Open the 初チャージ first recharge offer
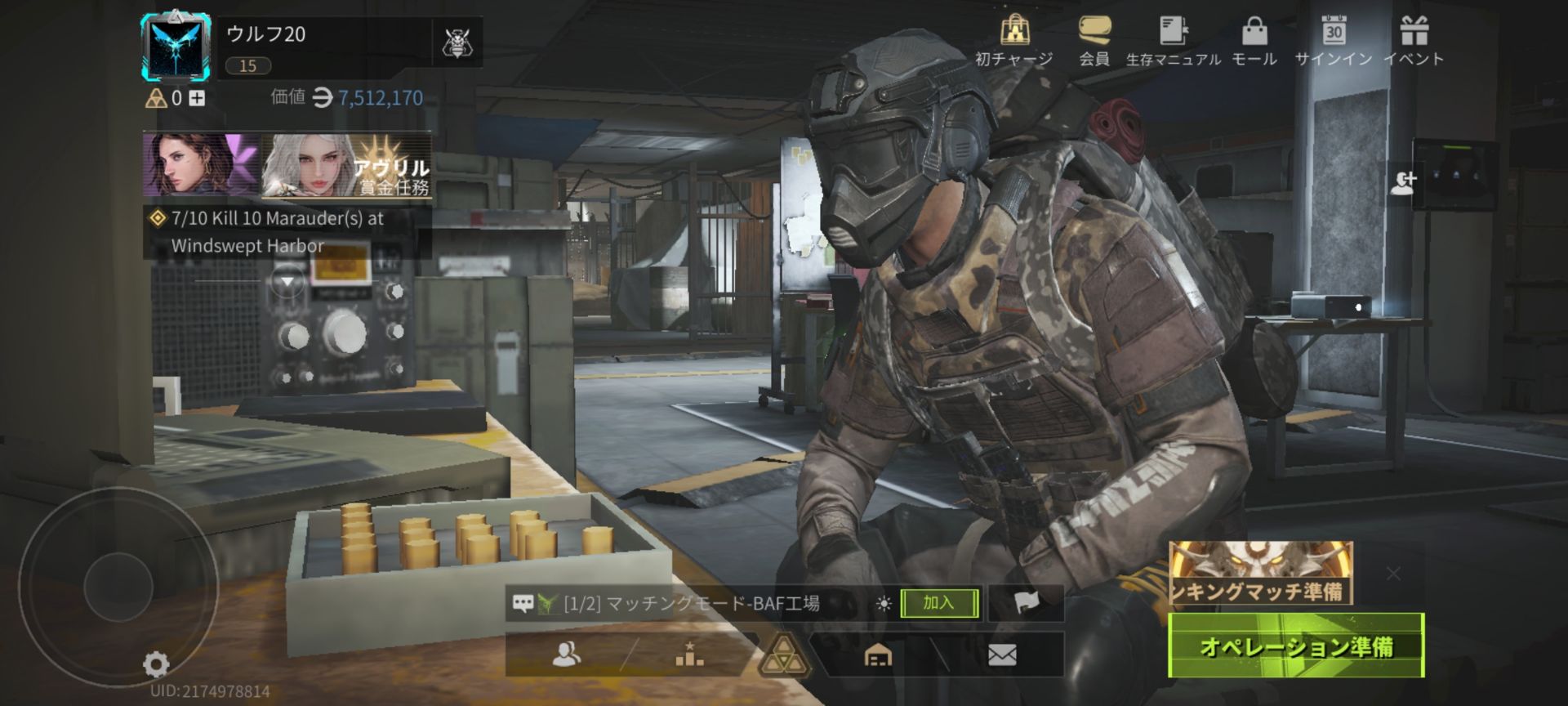 pos(1014,41)
